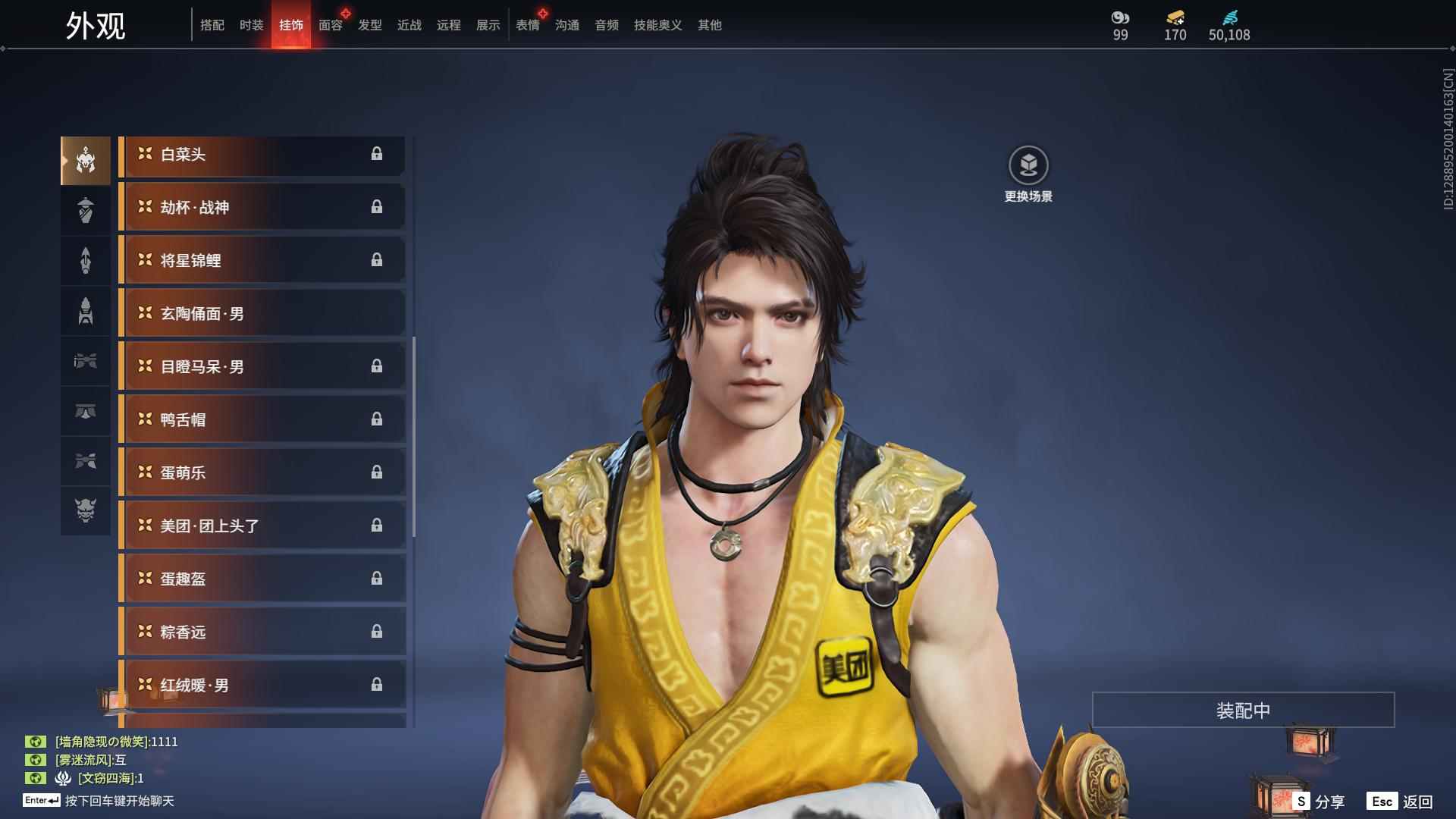The height and width of the screenshot is (819, 1456).
Task: Select the 美团·团上头了 accessory
Action: point(262,526)
